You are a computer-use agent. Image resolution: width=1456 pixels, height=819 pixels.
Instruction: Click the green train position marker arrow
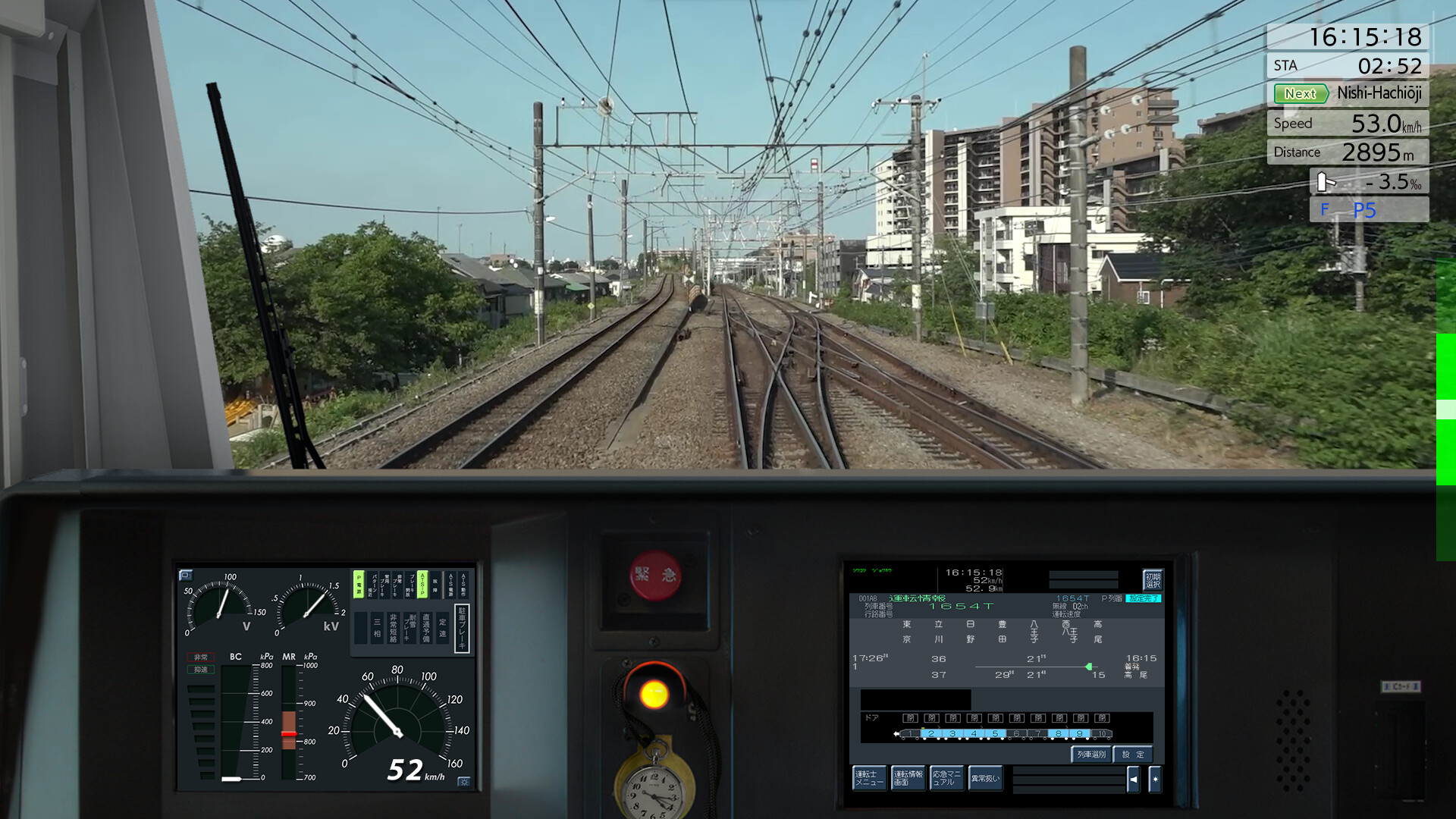tap(1088, 667)
